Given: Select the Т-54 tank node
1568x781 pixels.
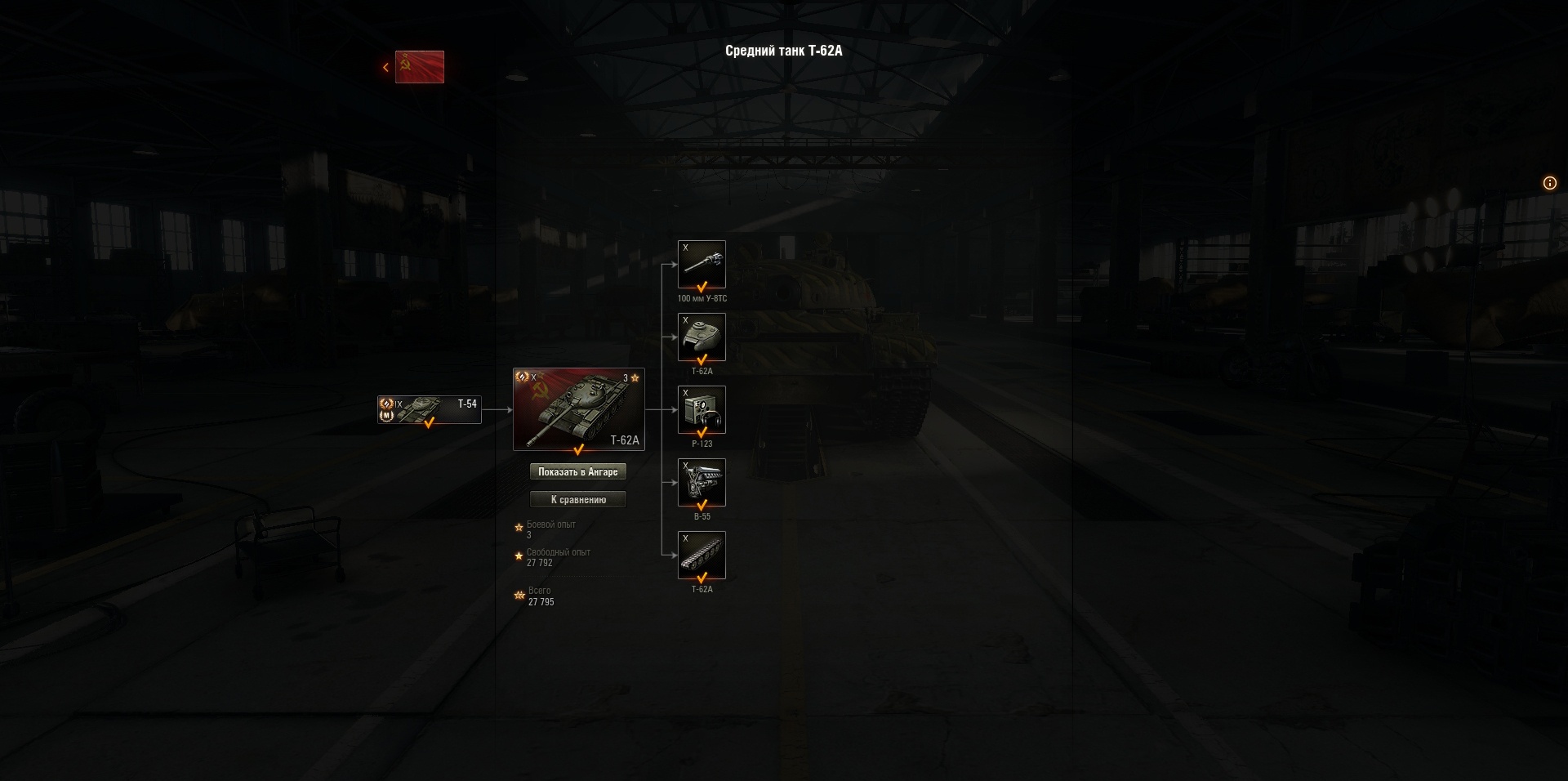Looking at the screenshot, I should click(429, 409).
